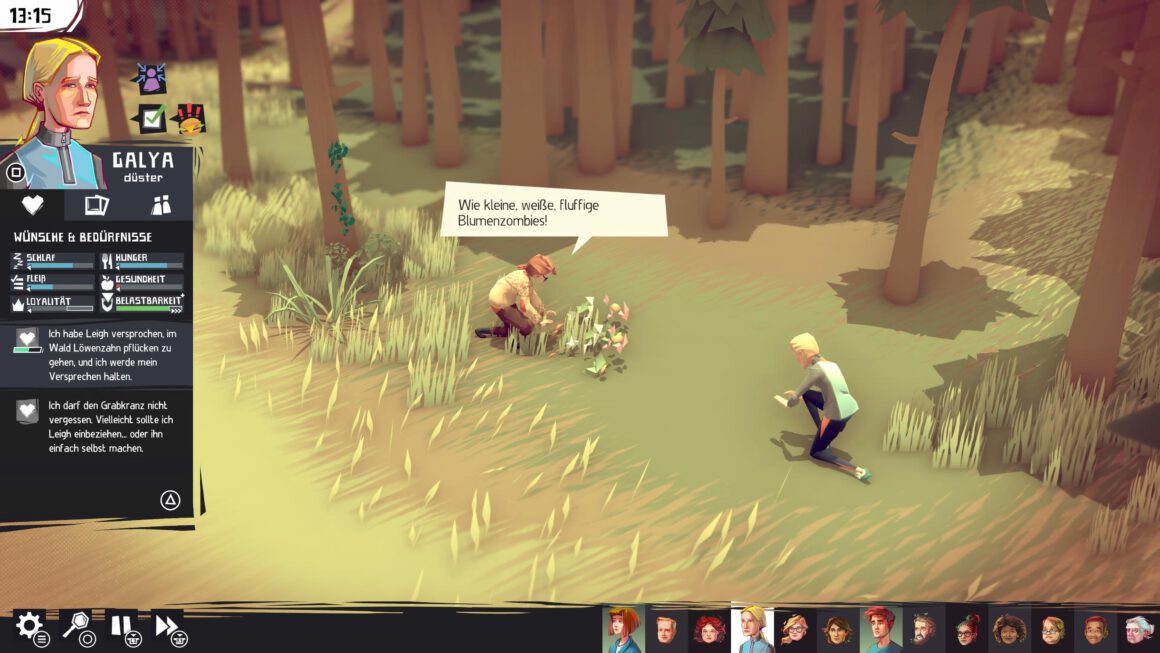The width and height of the screenshot is (1160, 653).
Task: Select the bearded man portrait
Action: (924, 629)
